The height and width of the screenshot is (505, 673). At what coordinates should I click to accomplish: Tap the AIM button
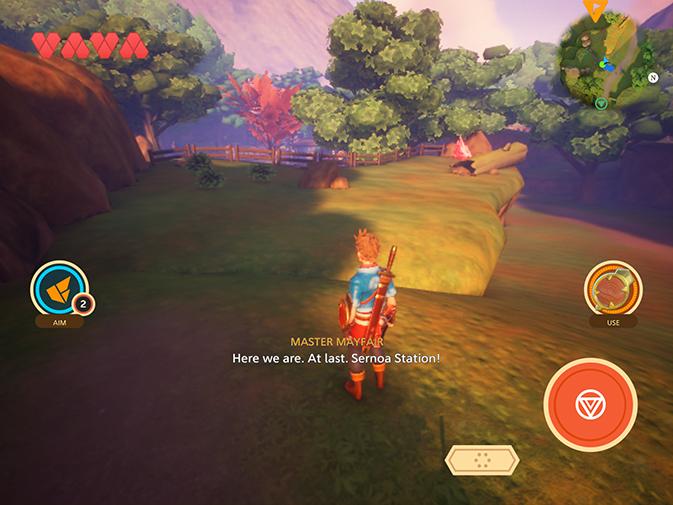pyautogui.click(x=60, y=289)
